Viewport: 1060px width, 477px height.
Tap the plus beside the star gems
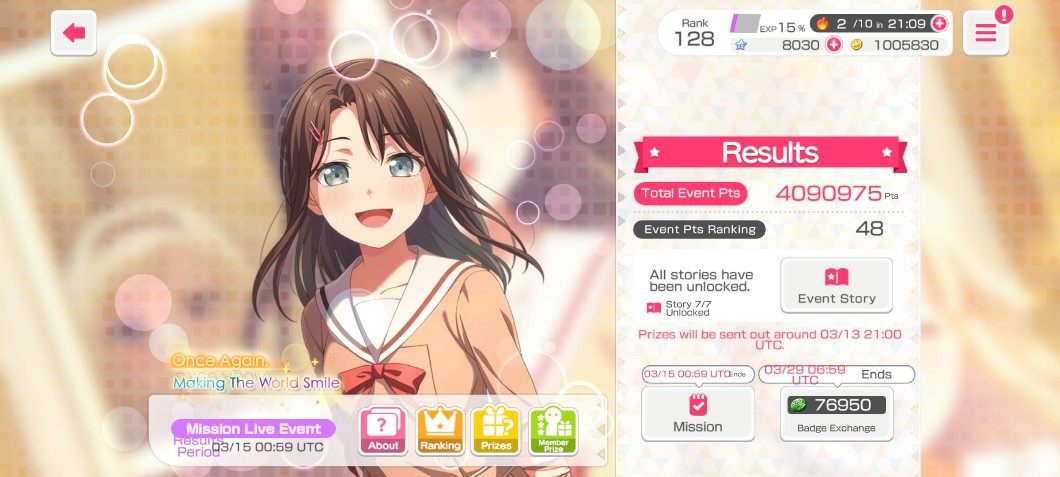[x=832, y=45]
